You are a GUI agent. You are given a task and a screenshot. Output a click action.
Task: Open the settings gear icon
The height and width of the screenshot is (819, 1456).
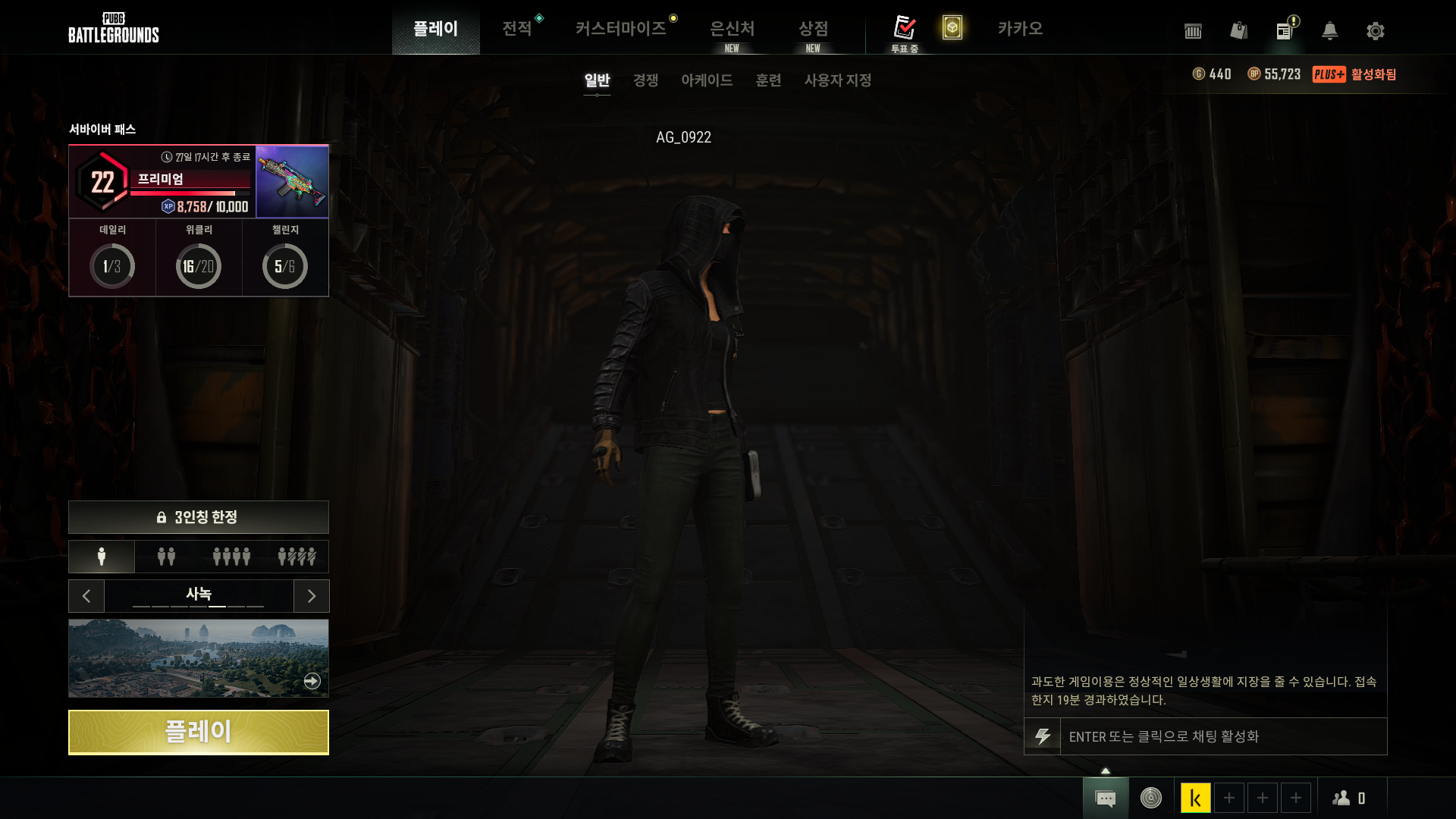point(1375,31)
